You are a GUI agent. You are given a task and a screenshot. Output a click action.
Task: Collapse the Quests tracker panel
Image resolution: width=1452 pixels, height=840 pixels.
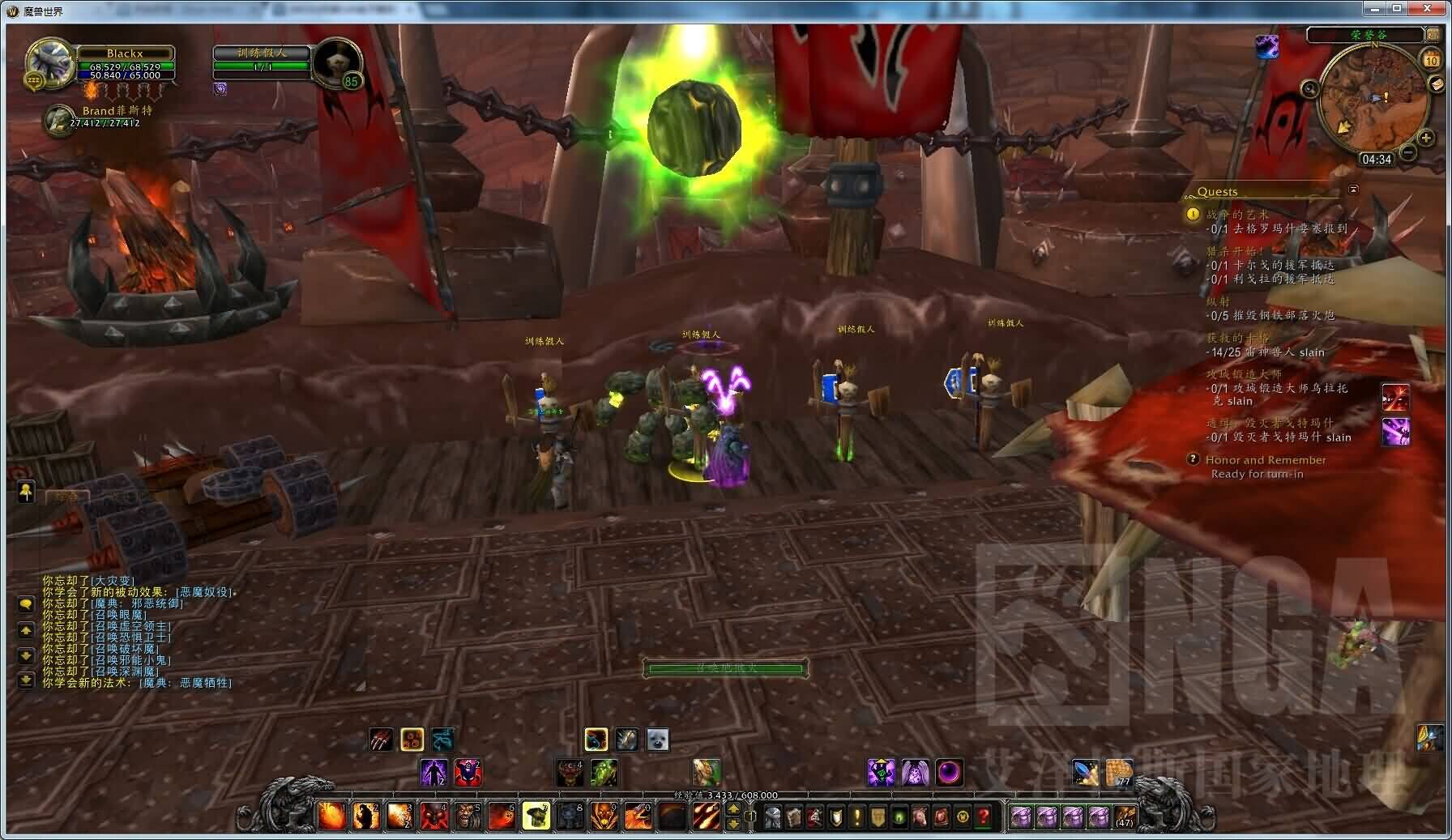(1352, 190)
